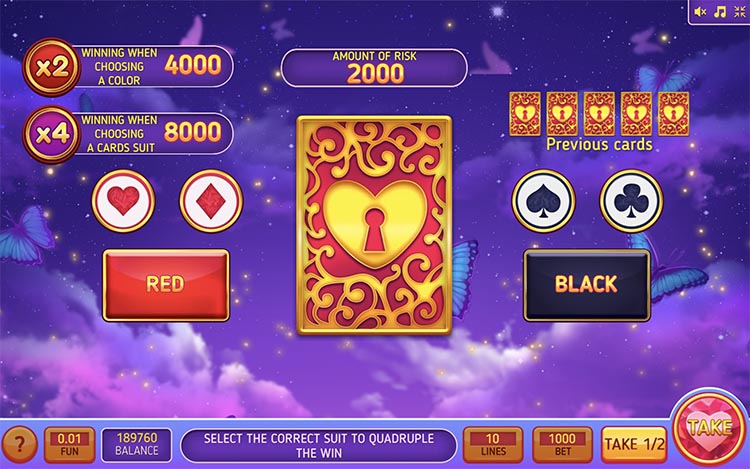
Task: Click the 0.01 FUN coin value button
Action: [x=70, y=444]
